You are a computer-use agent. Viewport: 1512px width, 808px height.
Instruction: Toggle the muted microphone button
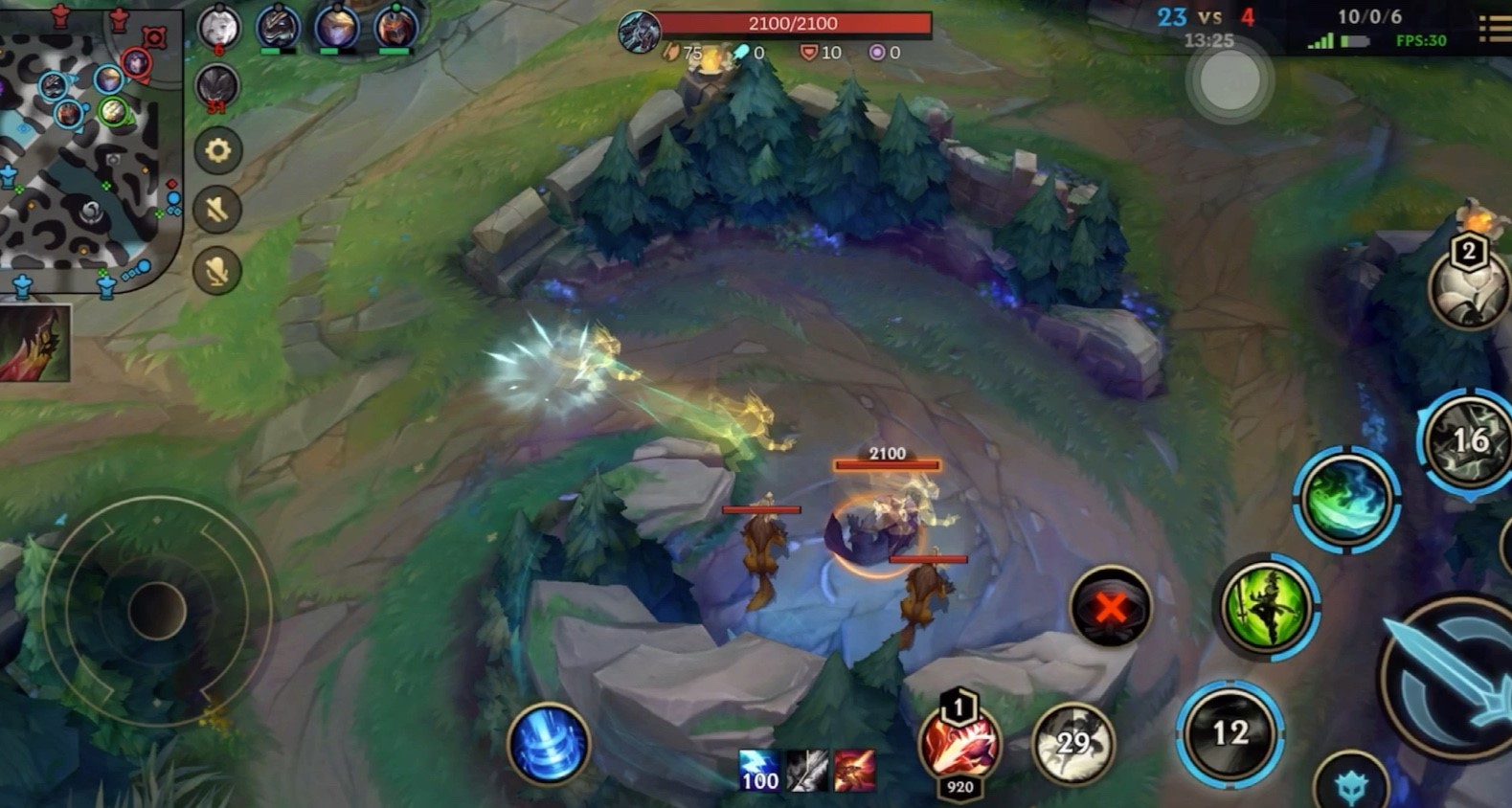217,271
